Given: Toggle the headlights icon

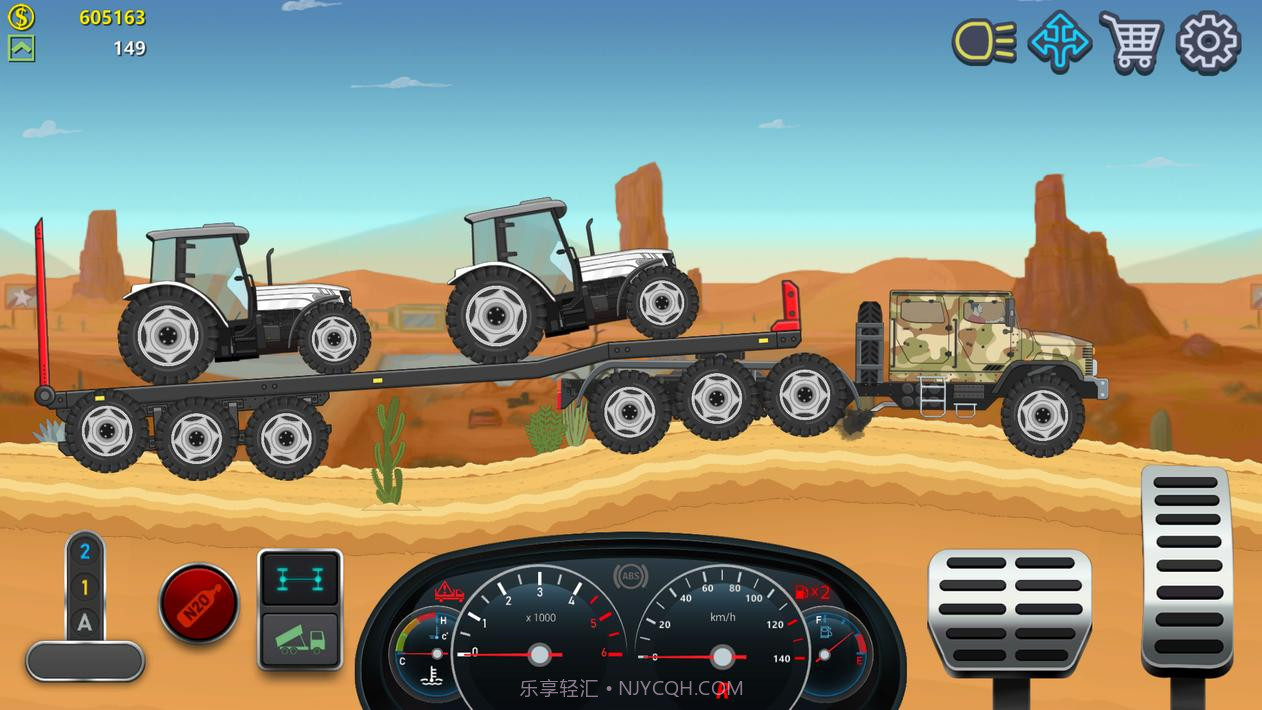Looking at the screenshot, I should (984, 42).
